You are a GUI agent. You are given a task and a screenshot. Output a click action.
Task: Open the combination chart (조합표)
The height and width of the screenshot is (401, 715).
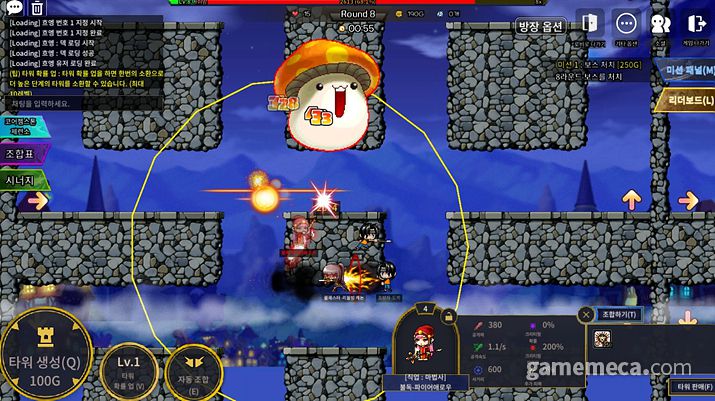click(x=23, y=154)
